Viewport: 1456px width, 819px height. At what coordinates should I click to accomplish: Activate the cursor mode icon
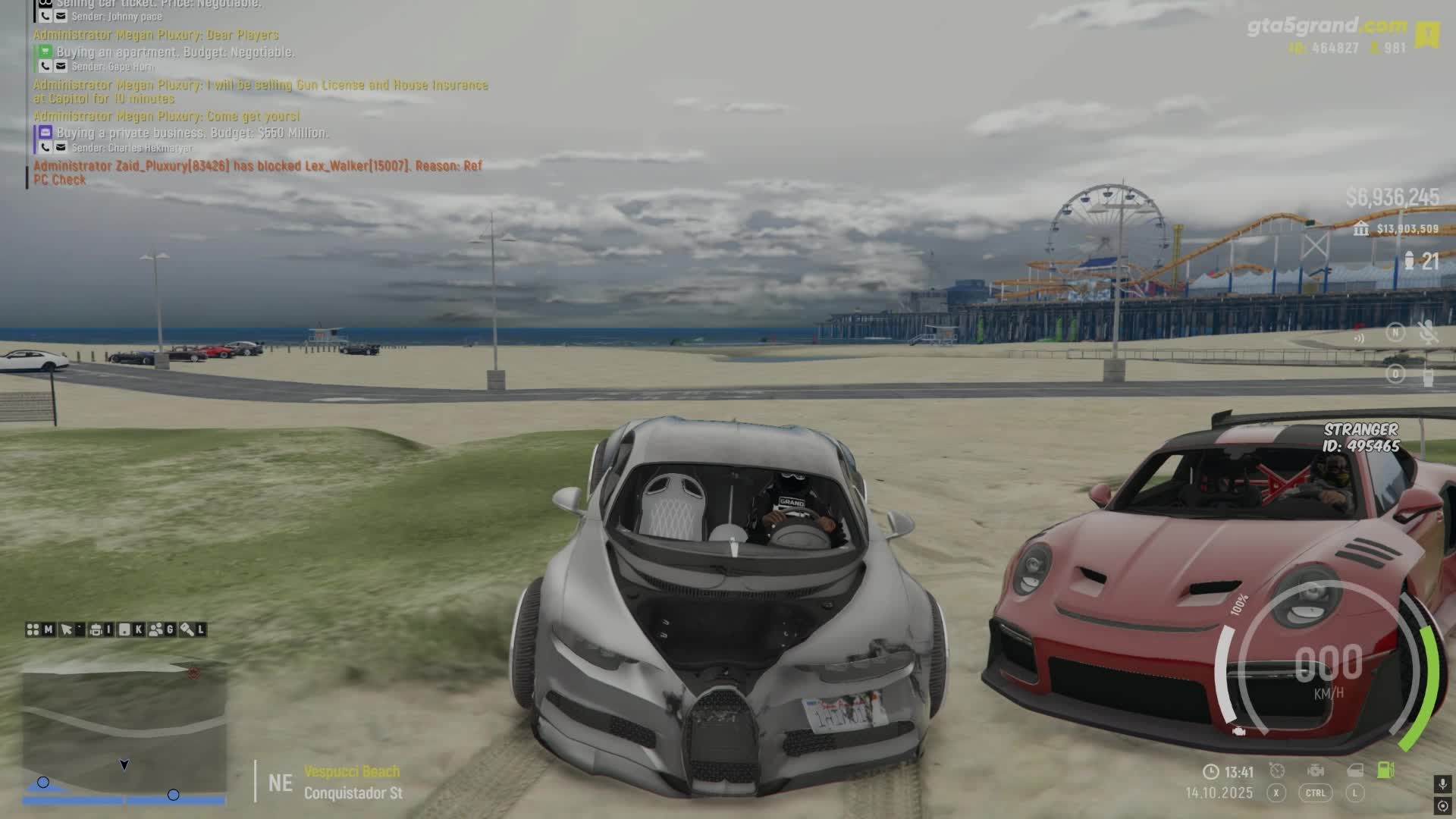[67, 629]
